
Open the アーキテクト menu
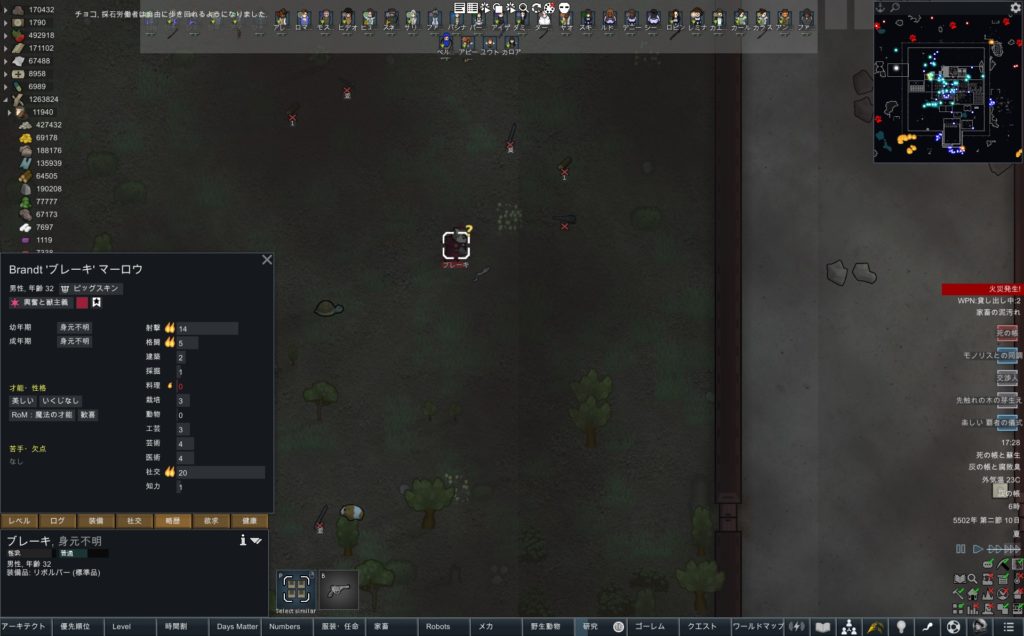pyautogui.click(x=25, y=627)
